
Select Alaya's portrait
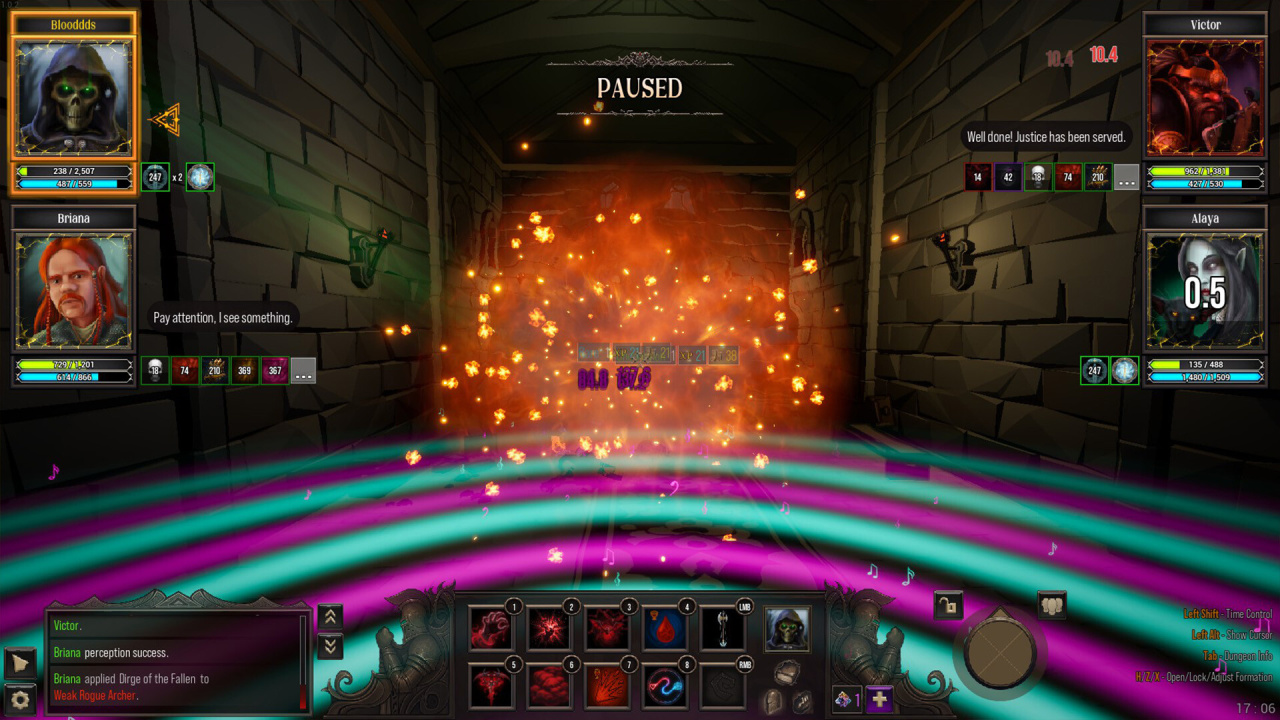tap(1205, 292)
